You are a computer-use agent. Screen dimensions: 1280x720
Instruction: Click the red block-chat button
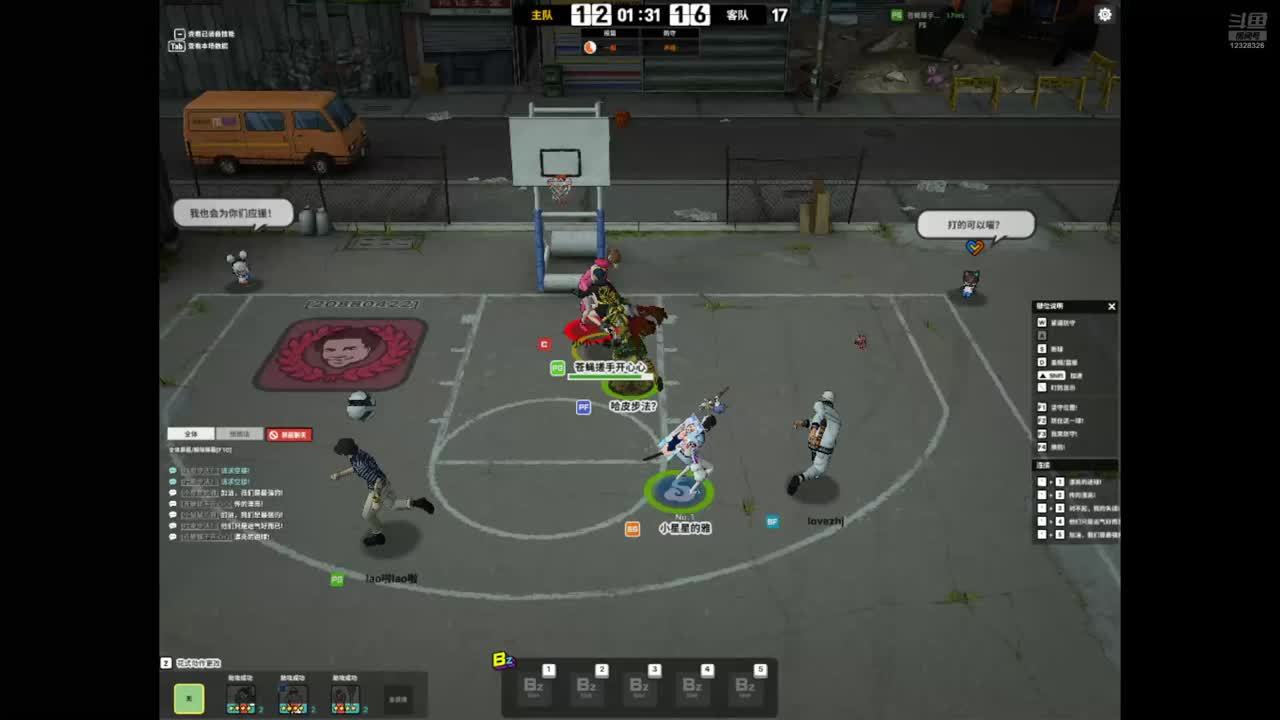coord(289,434)
